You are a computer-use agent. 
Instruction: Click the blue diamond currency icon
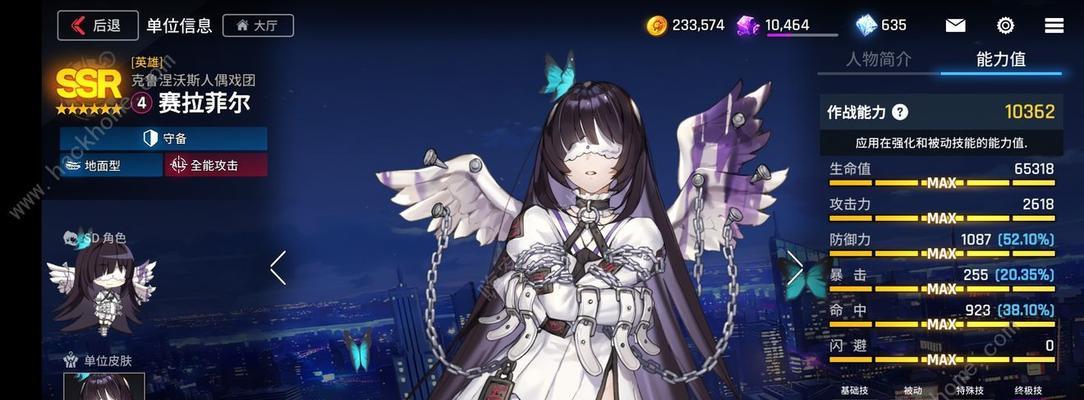tap(866, 25)
